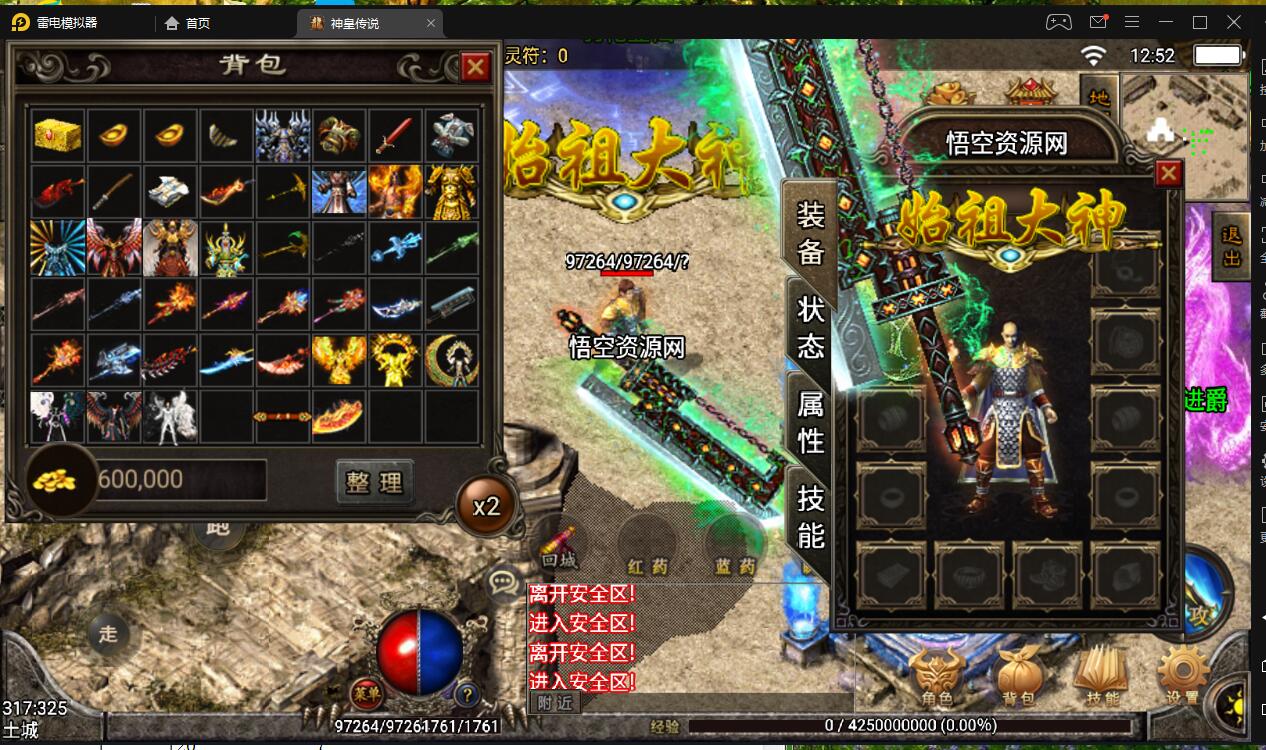The height and width of the screenshot is (750, 1266).
Task: Sort the bag with the 整理 button
Action: click(374, 482)
